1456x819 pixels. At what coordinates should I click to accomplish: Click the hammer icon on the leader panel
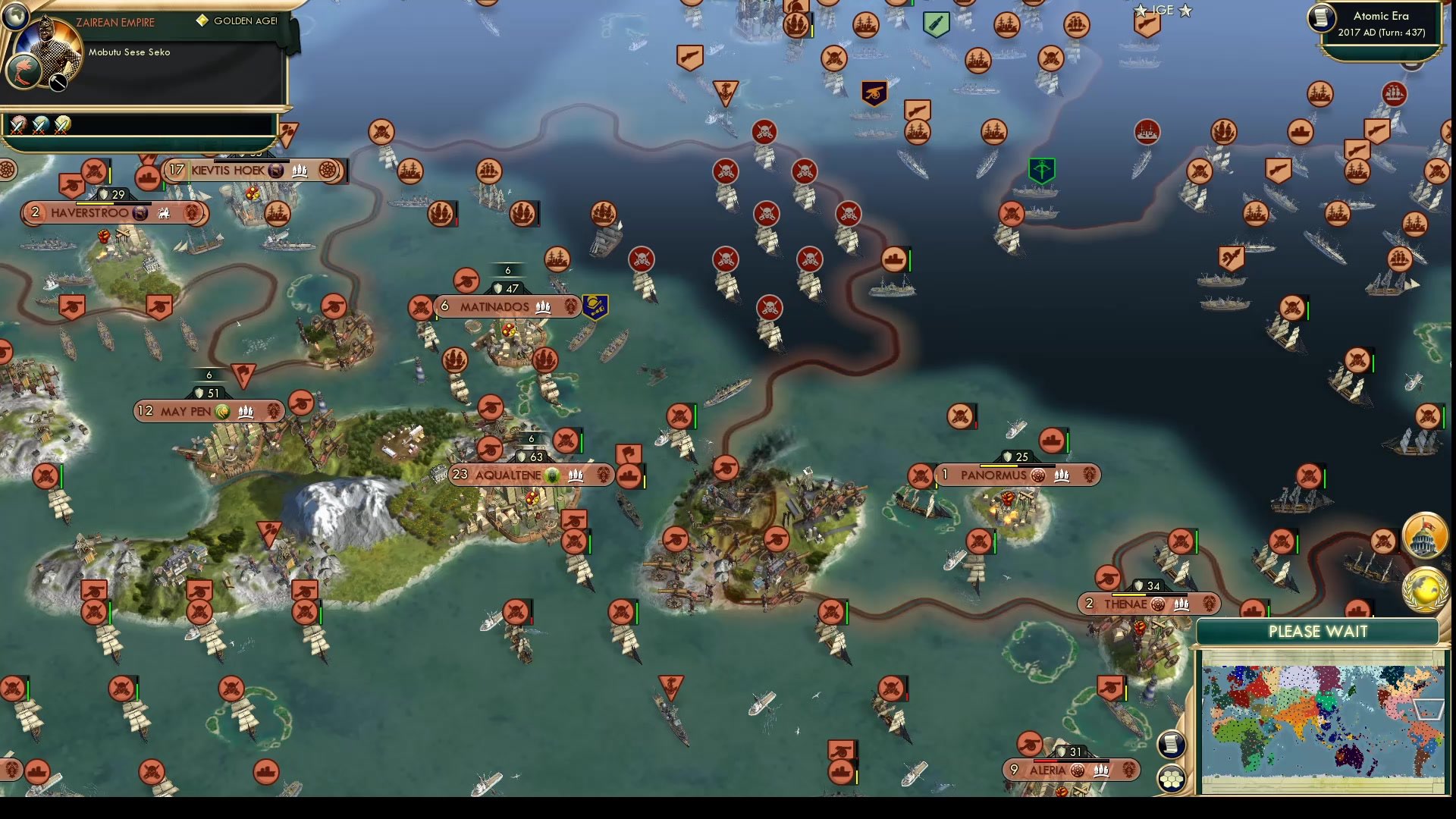pyautogui.click(x=59, y=82)
